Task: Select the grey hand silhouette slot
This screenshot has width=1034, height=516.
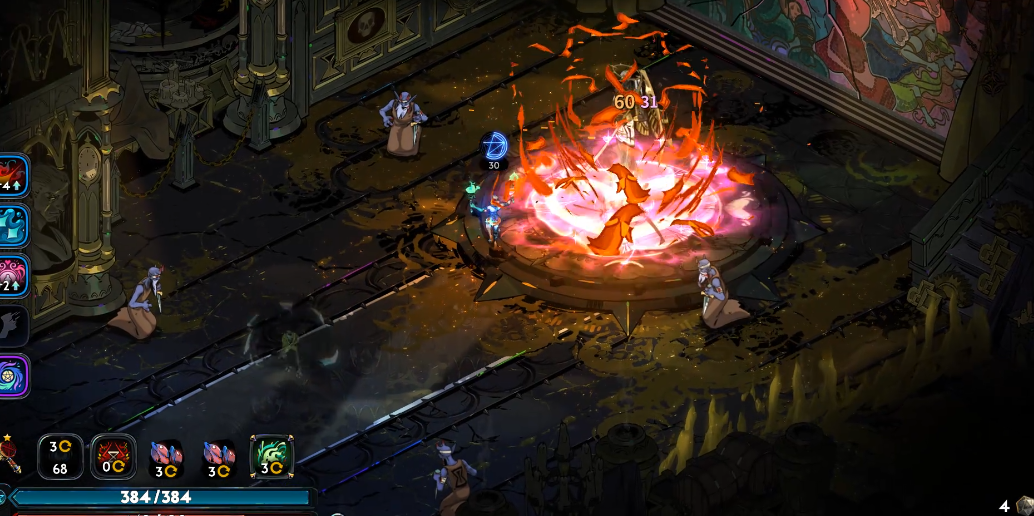Action: [12, 326]
